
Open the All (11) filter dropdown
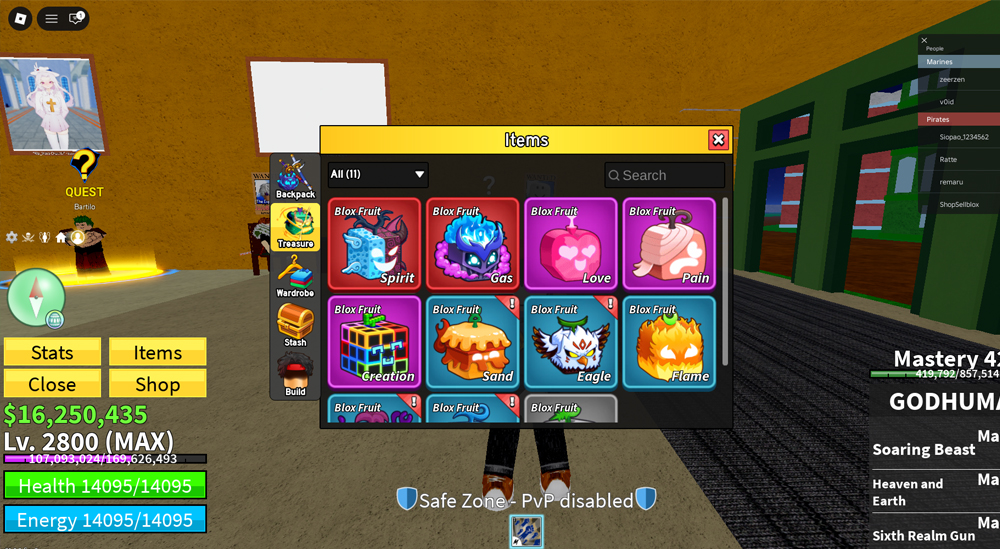coord(378,174)
